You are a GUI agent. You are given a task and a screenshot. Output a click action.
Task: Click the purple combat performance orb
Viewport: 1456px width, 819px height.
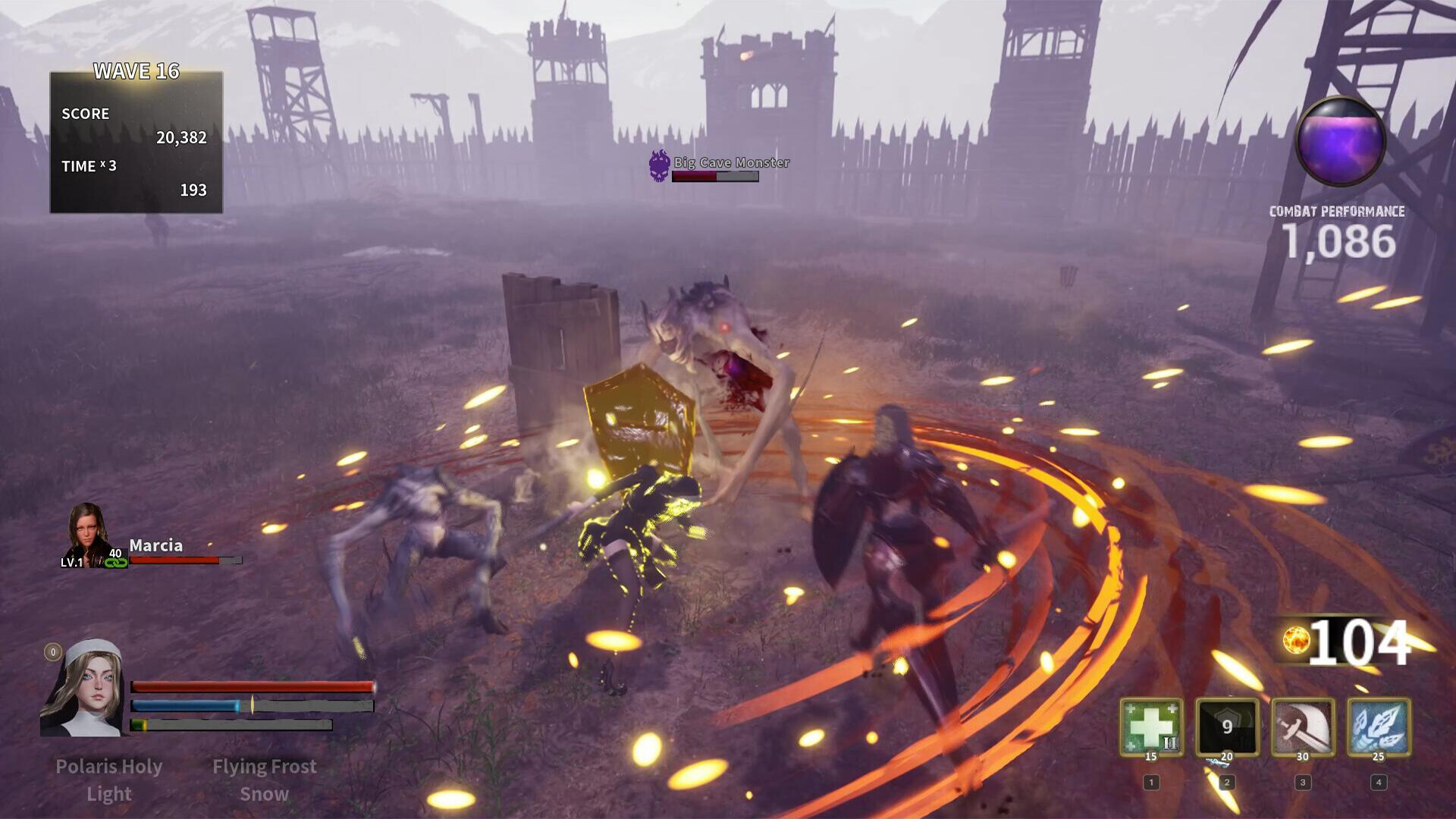pos(1340,141)
